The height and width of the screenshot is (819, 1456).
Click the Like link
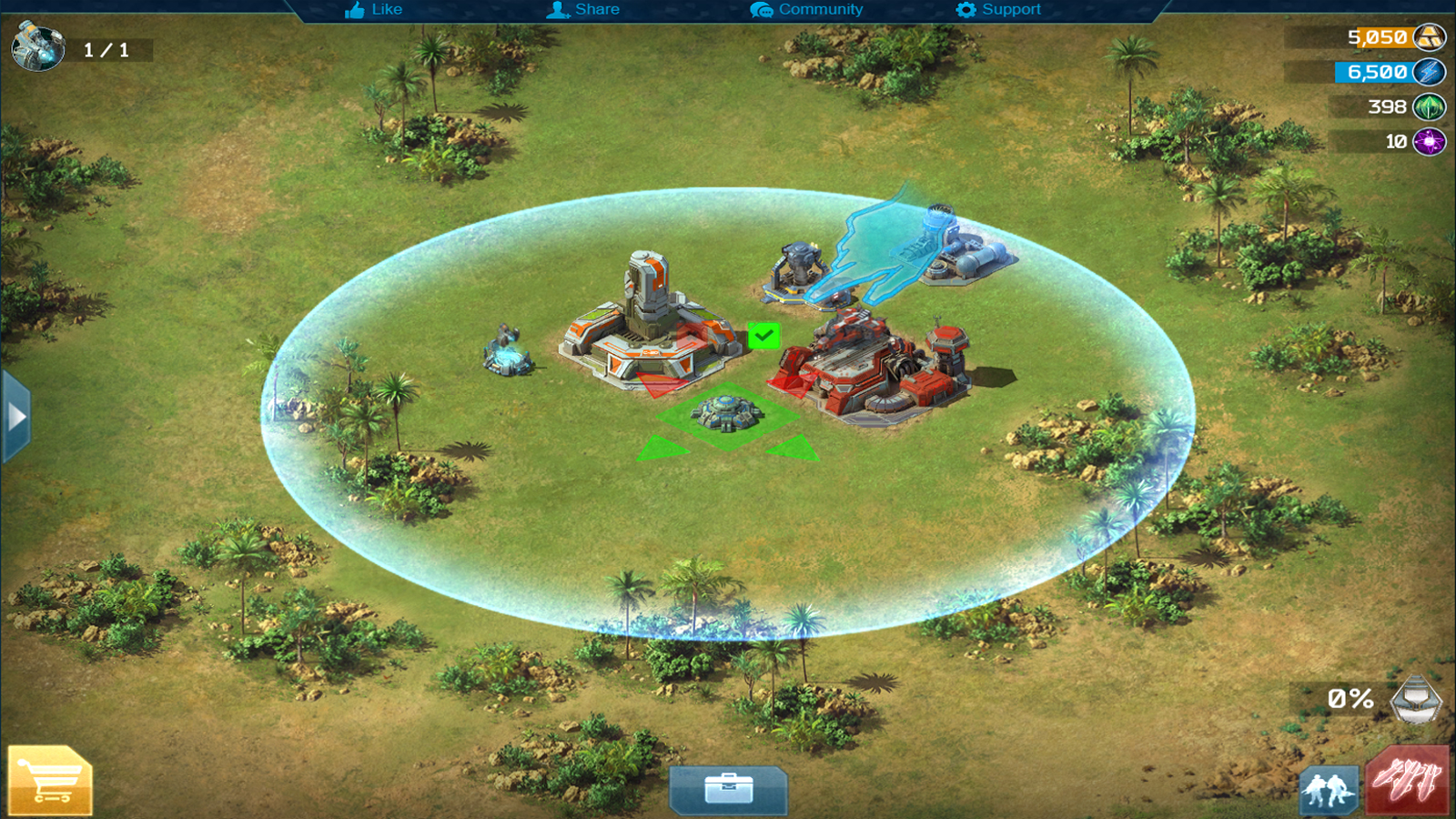[374, 10]
